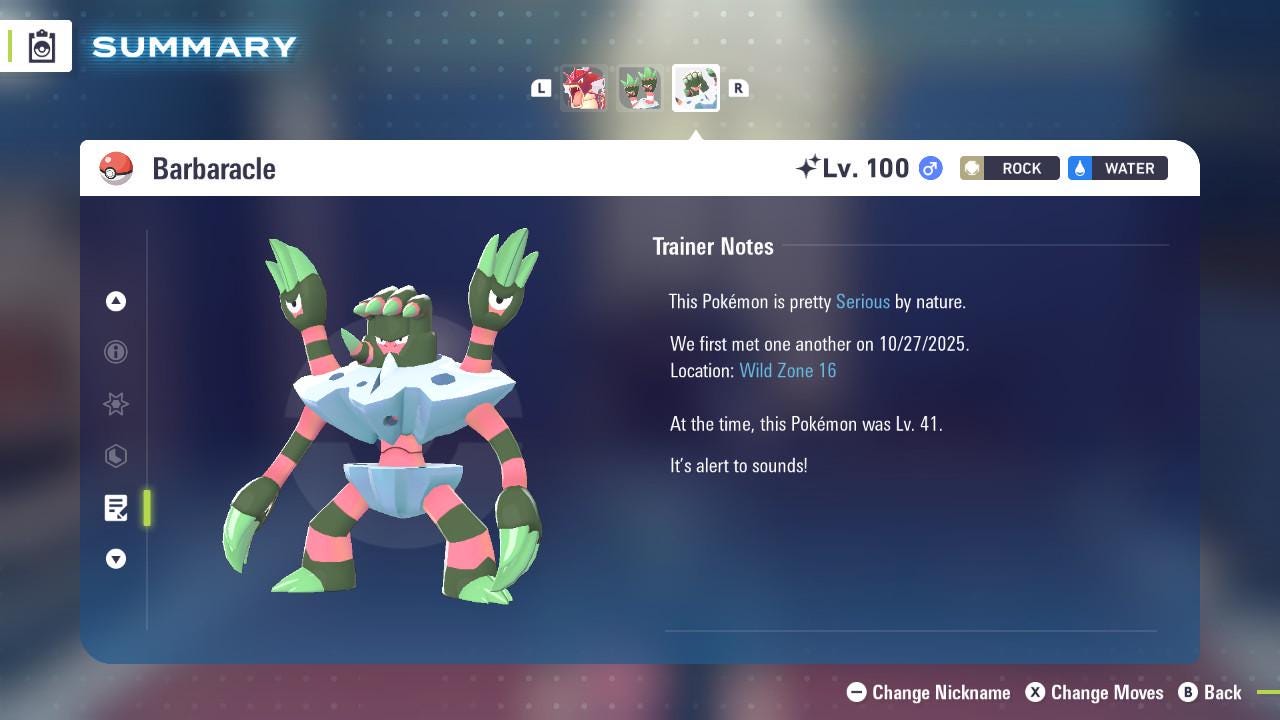
Task: Expand the previous page with the up arrow
Action: point(116,300)
